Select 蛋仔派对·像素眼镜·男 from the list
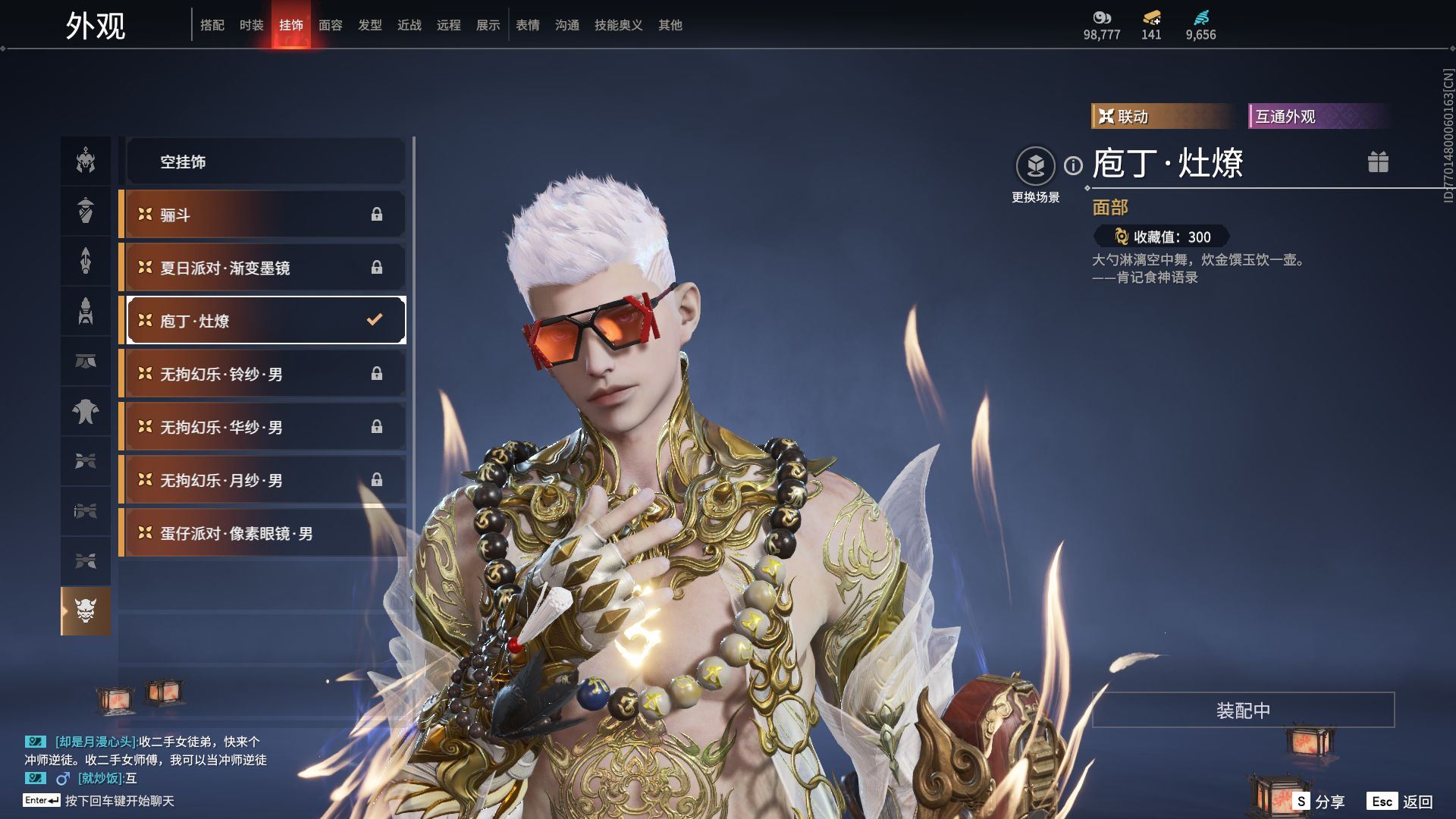Image resolution: width=1456 pixels, height=819 pixels. click(x=265, y=533)
